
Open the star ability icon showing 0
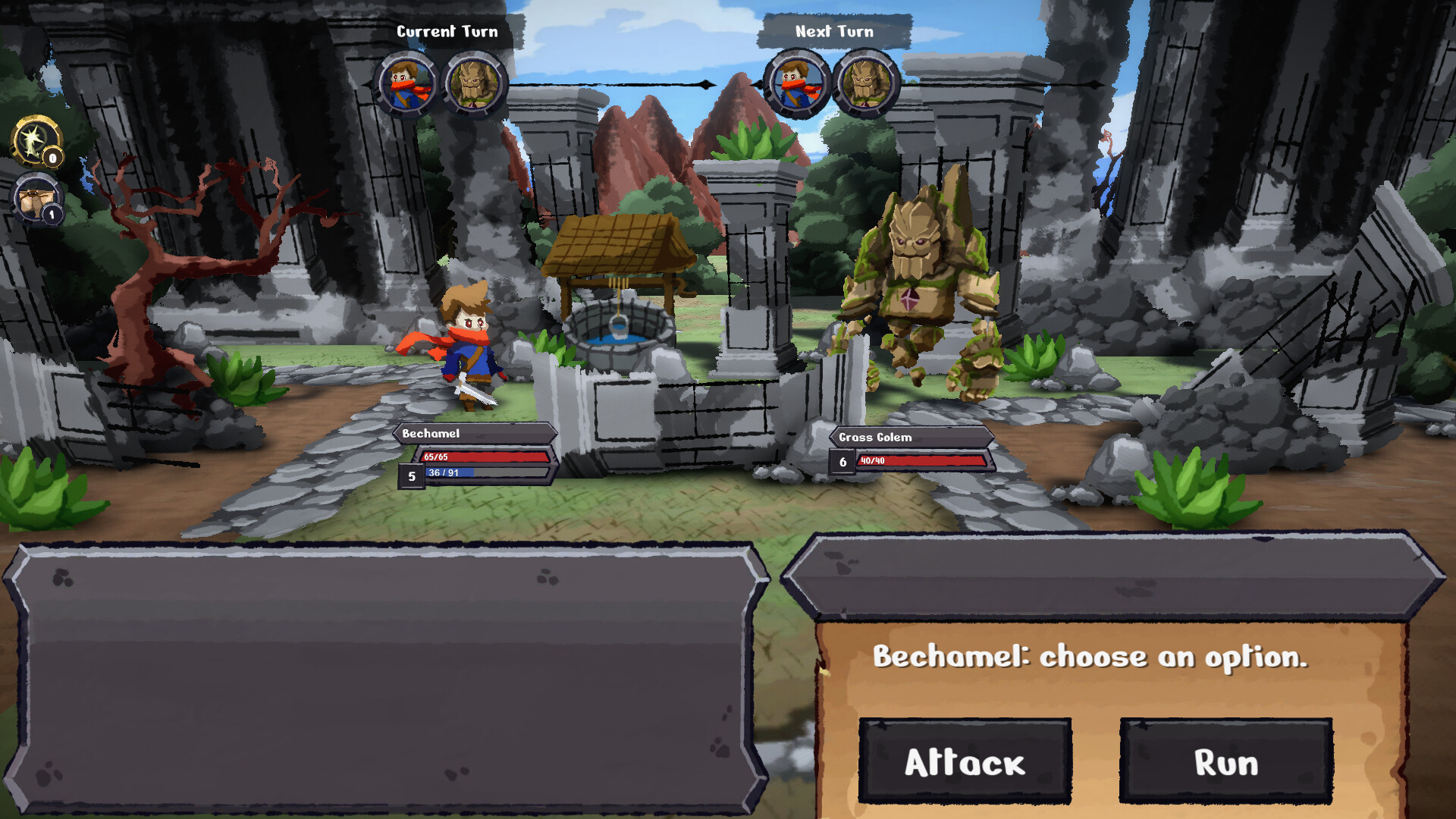[34, 143]
